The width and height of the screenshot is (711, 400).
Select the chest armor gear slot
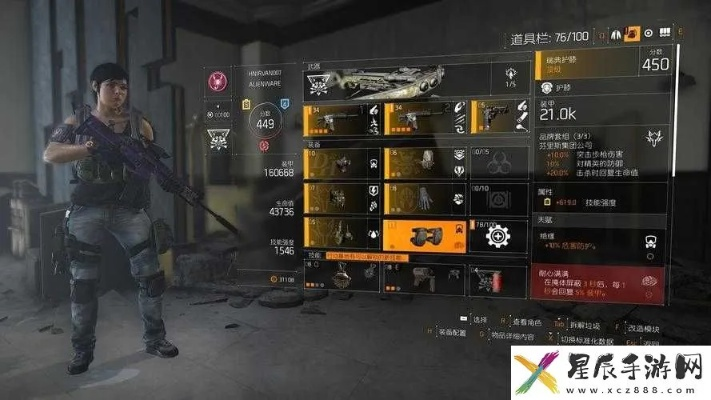(x=340, y=199)
